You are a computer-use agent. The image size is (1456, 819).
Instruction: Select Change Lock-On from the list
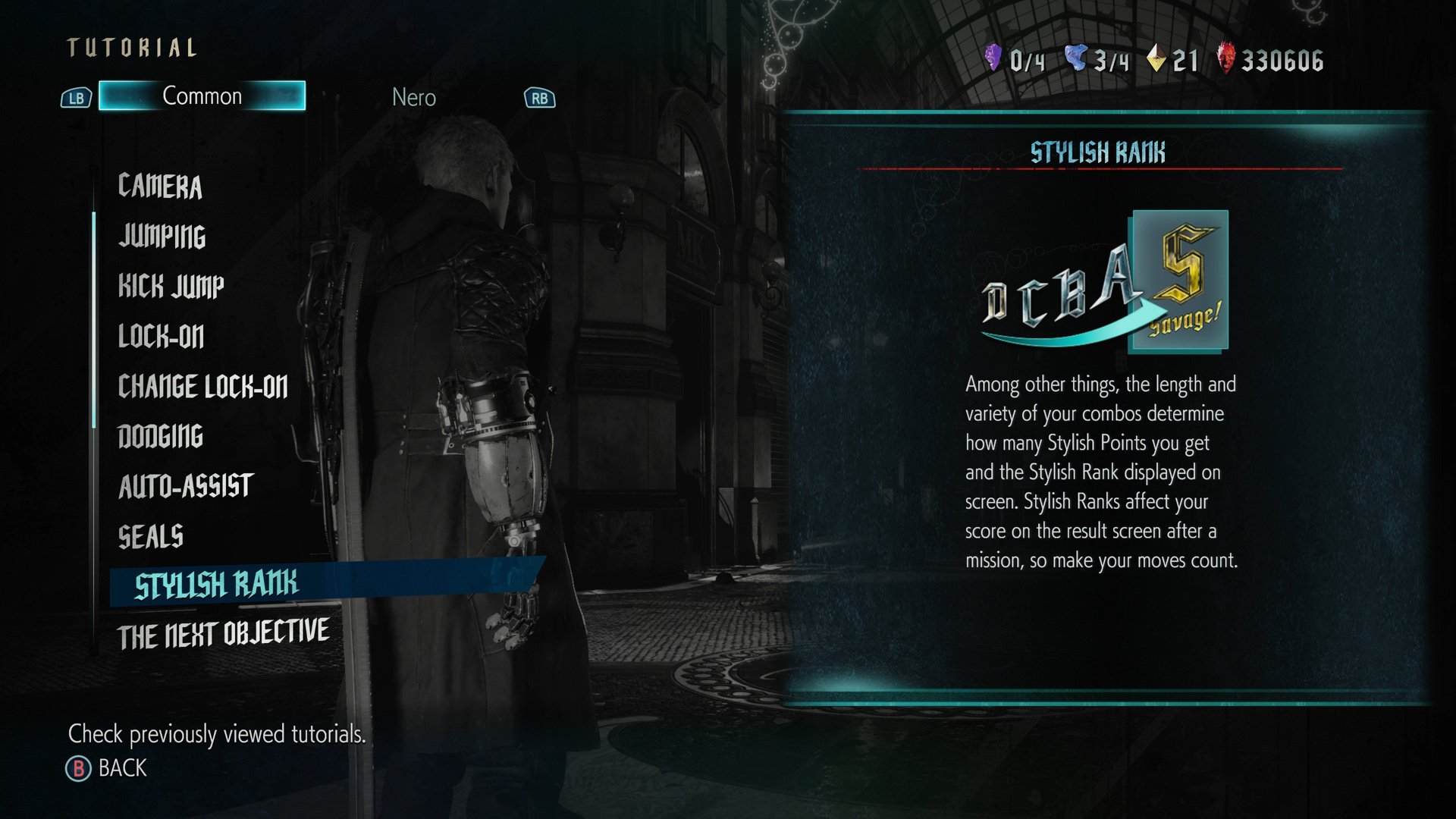(x=202, y=387)
